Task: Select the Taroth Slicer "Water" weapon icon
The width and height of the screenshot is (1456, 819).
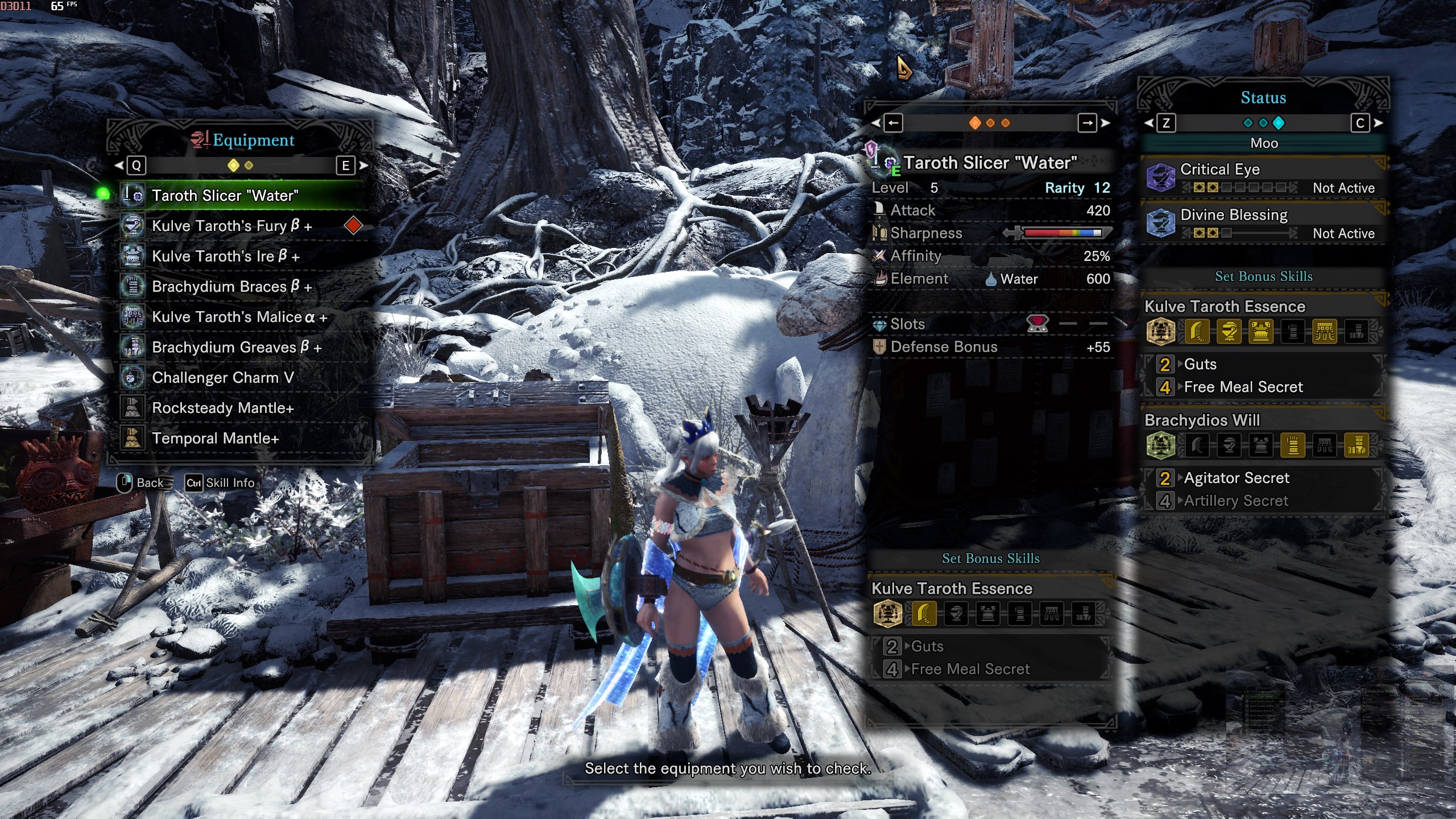Action: pyautogui.click(x=133, y=195)
